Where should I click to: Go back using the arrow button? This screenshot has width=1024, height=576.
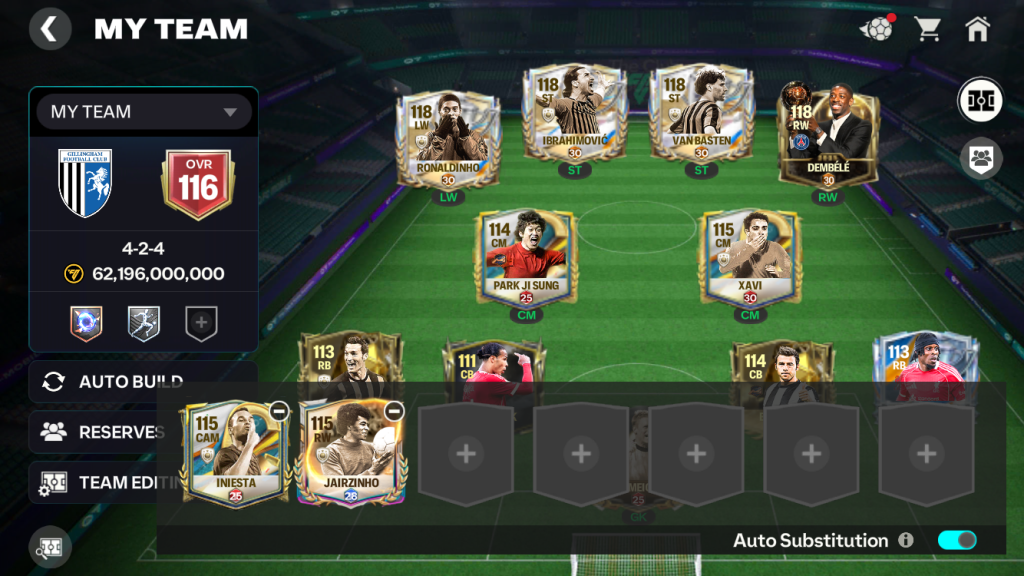(50, 29)
